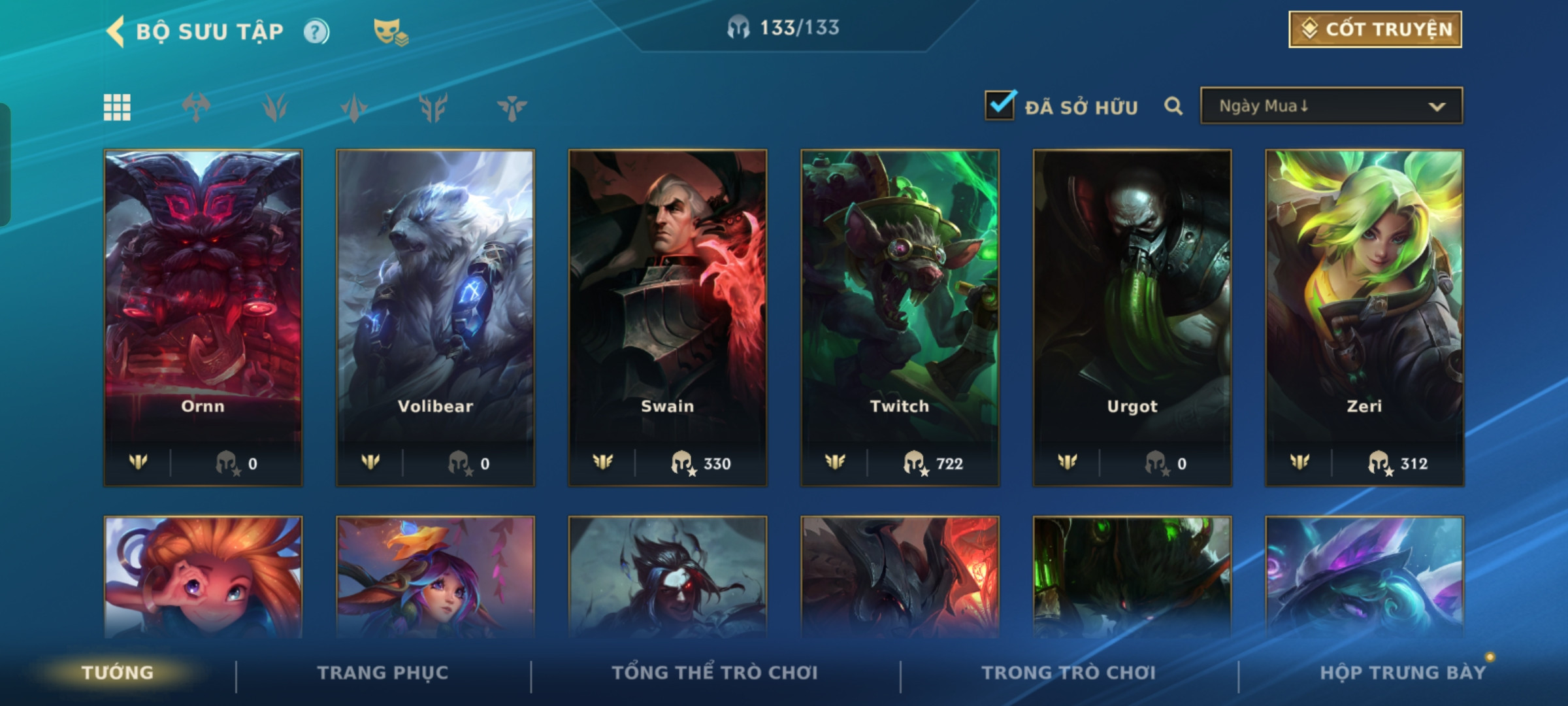The image size is (1568, 706).
Task: Switch to Trong Trò Chơi tab
Action: click(x=1069, y=673)
